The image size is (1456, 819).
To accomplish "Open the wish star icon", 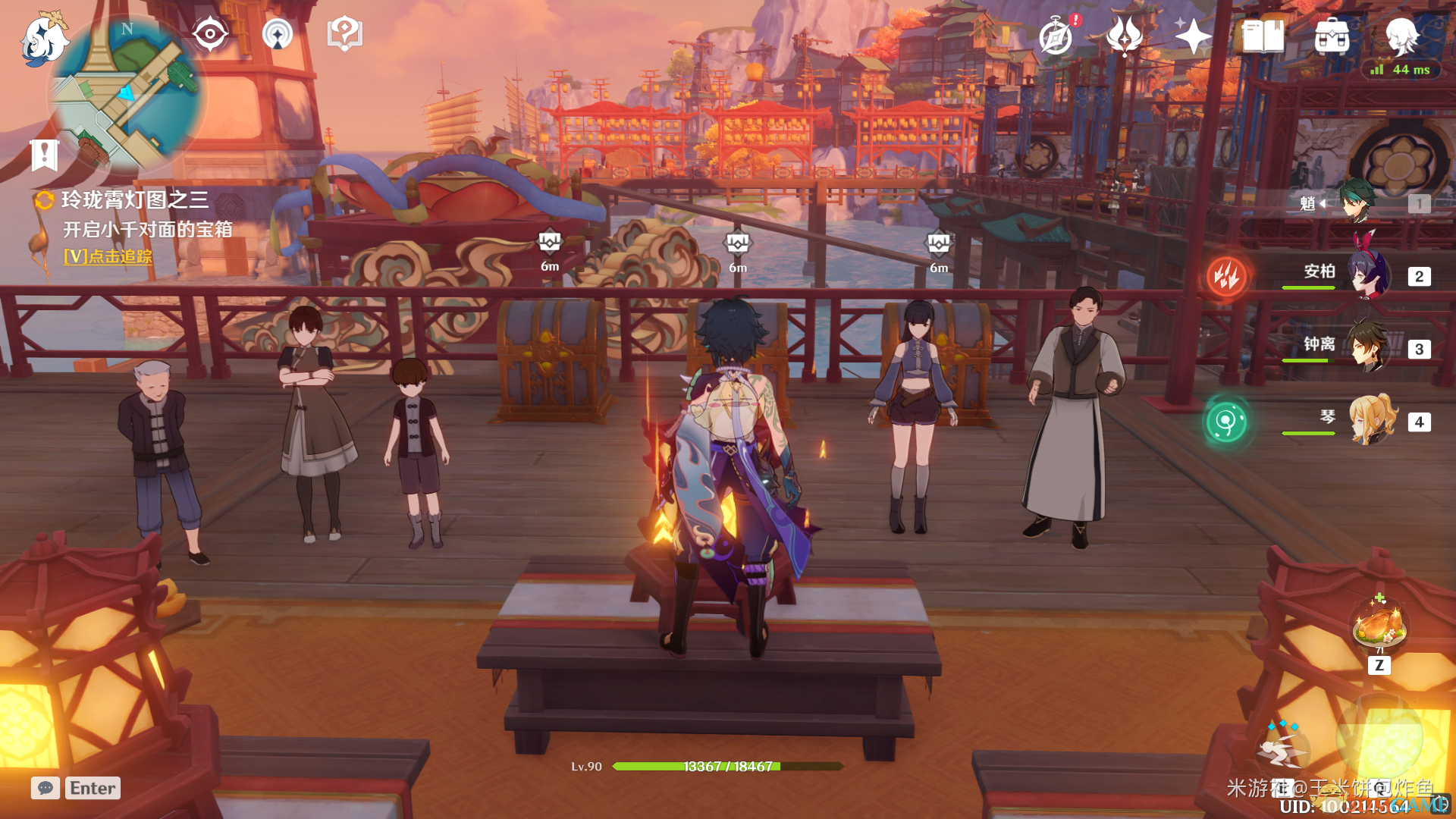I will pos(1192,36).
